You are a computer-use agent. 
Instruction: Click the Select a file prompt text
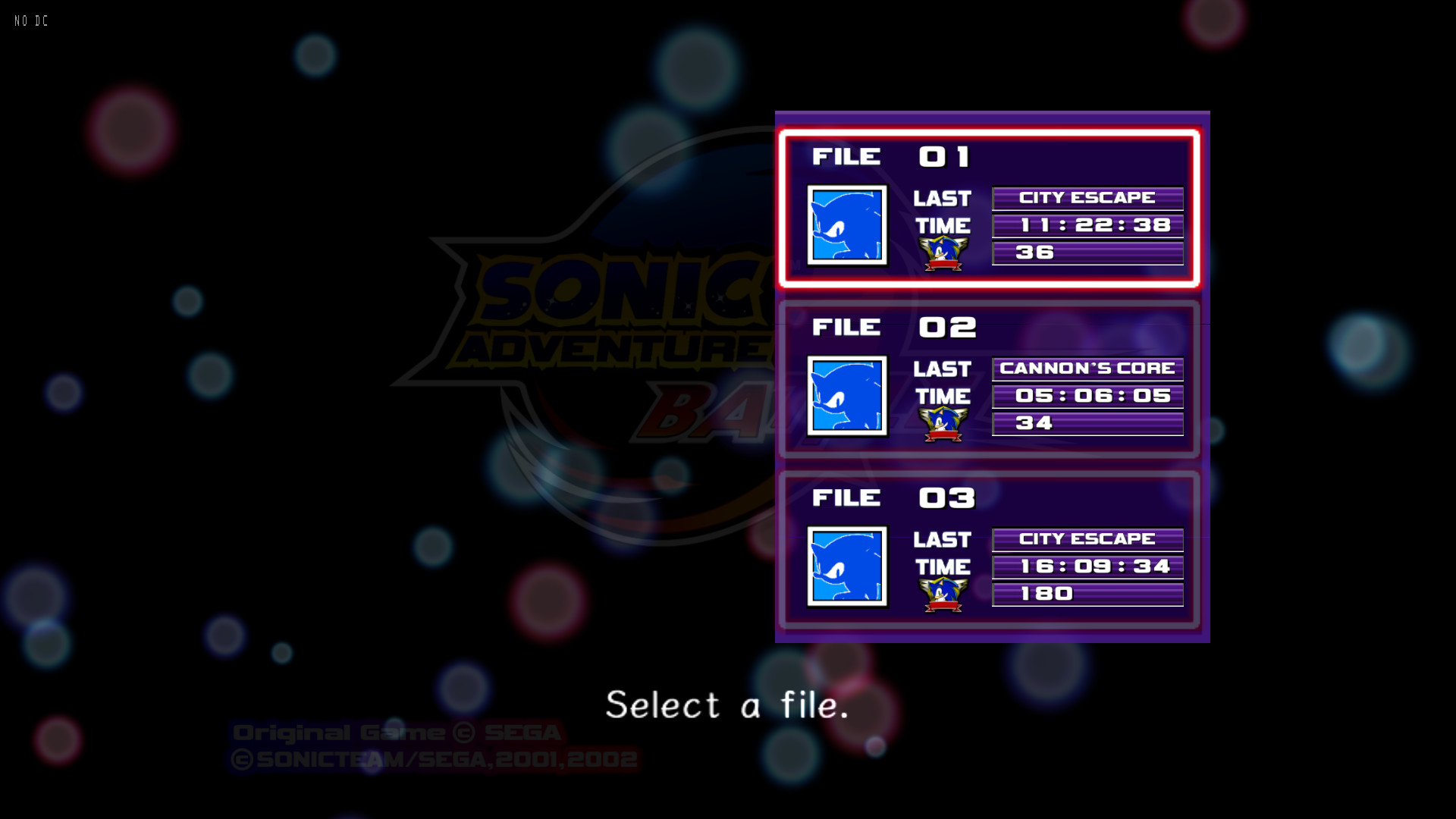point(727,705)
